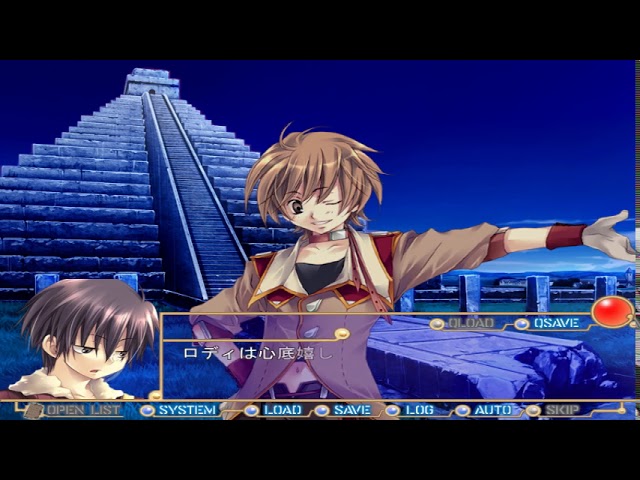
Task: Quick save with the QSAVE button
Action: pos(556,324)
